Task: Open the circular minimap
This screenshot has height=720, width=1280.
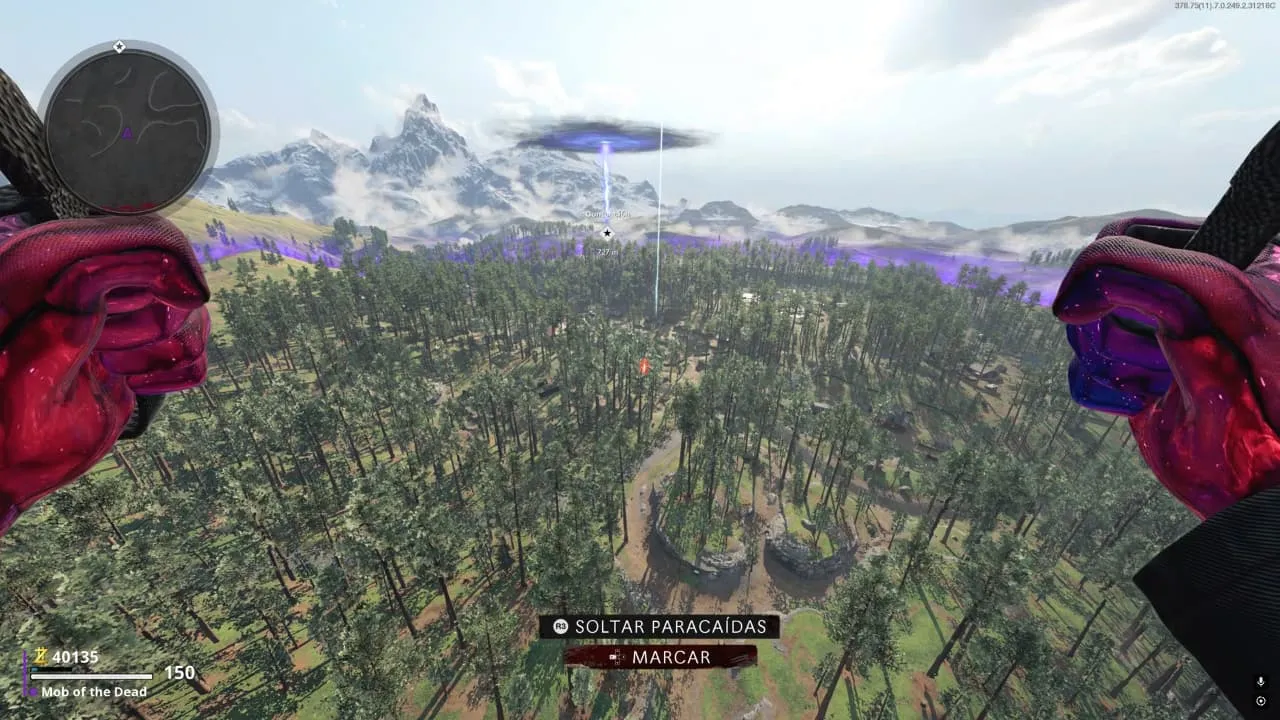Action: coord(128,128)
